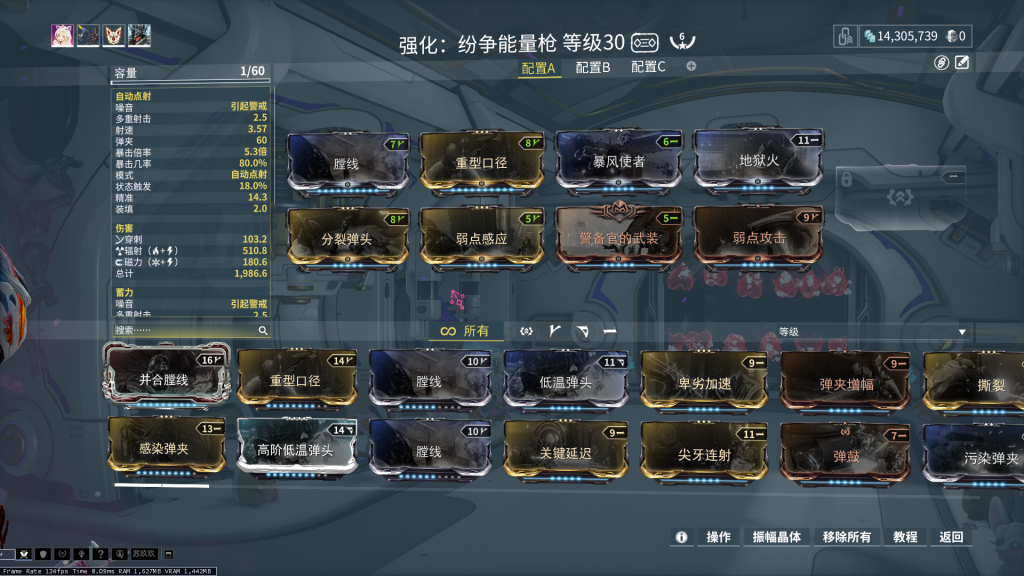Select the equipped 弱点感应 mod

pyautogui.click(x=481, y=238)
